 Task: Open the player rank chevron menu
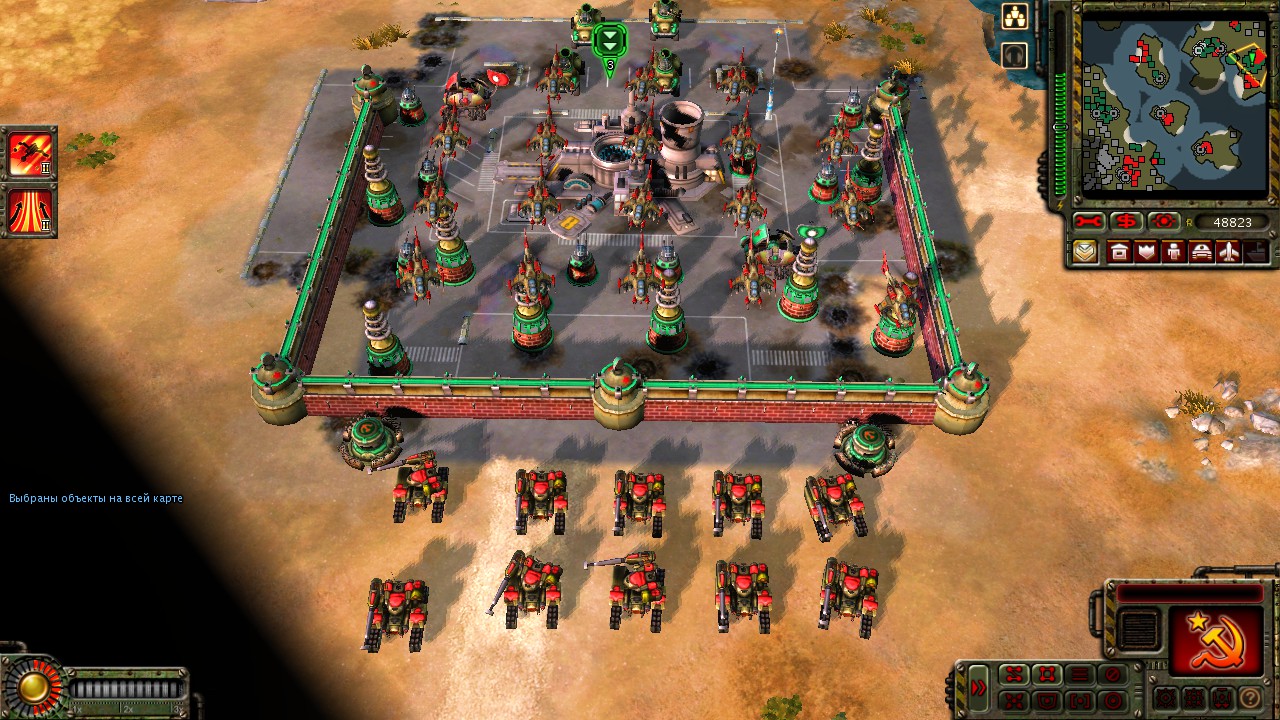point(1086,252)
